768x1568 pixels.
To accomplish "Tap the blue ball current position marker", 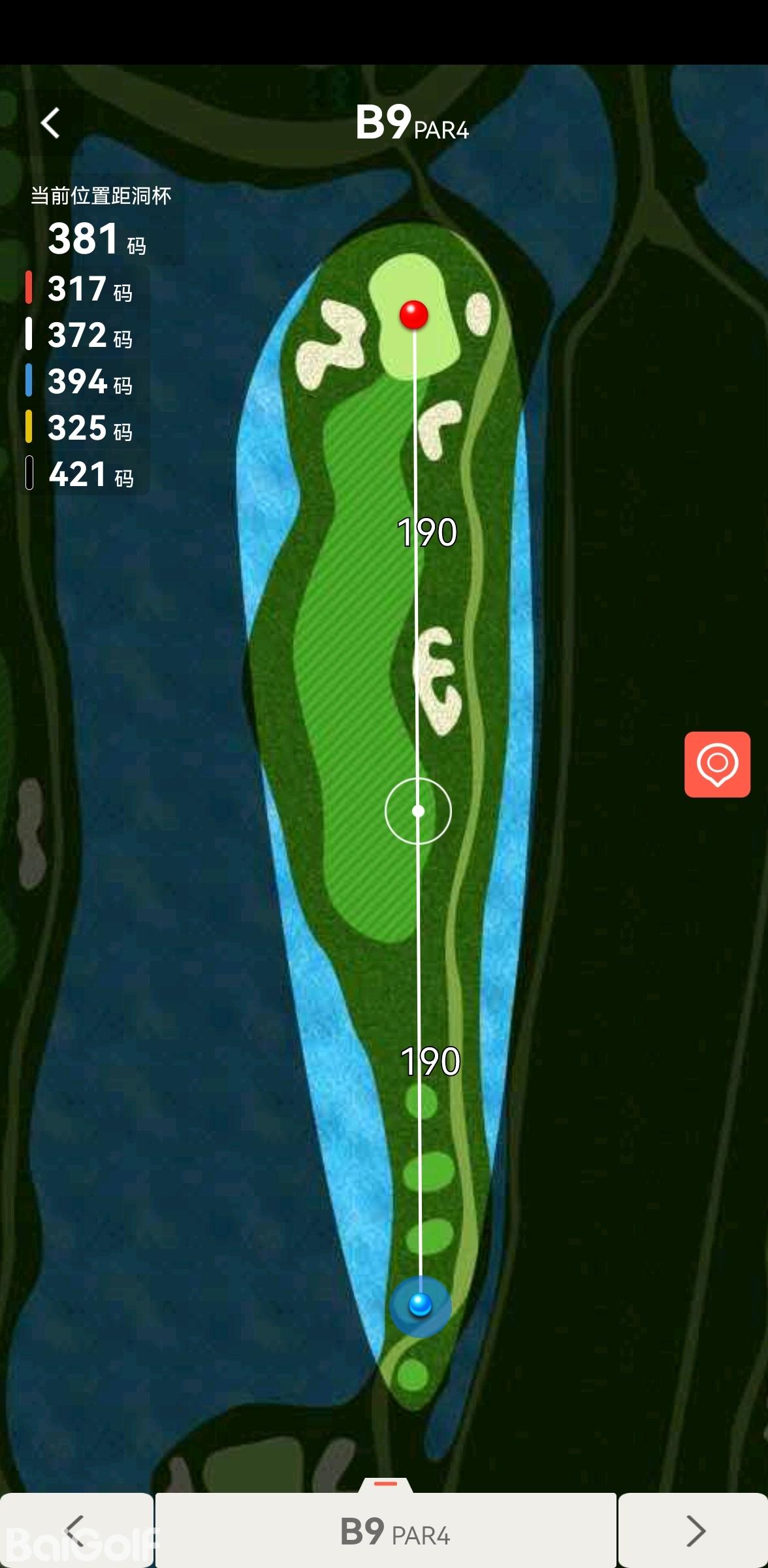I will [x=420, y=1305].
